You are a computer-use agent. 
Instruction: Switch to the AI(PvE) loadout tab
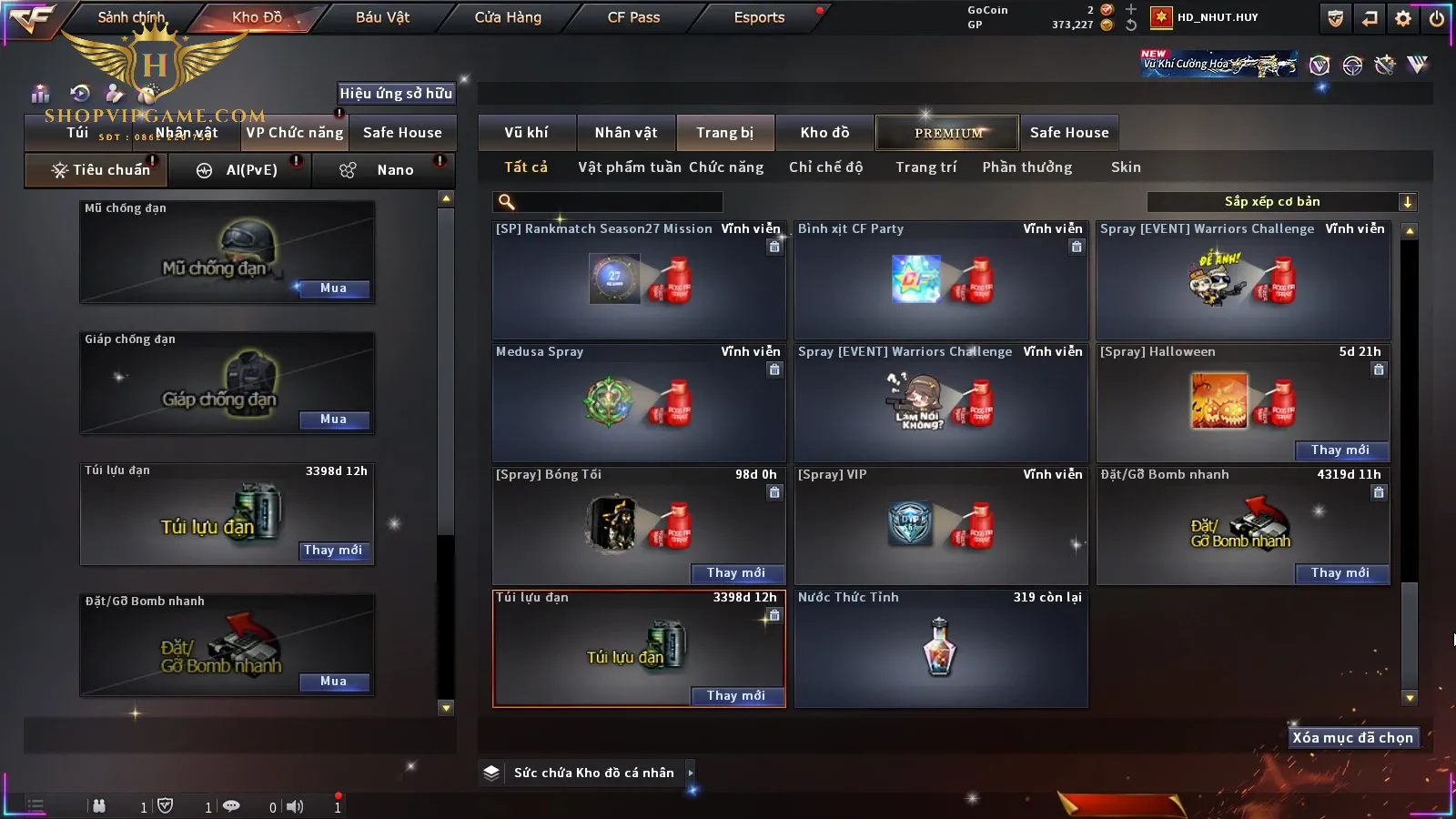pos(251,170)
